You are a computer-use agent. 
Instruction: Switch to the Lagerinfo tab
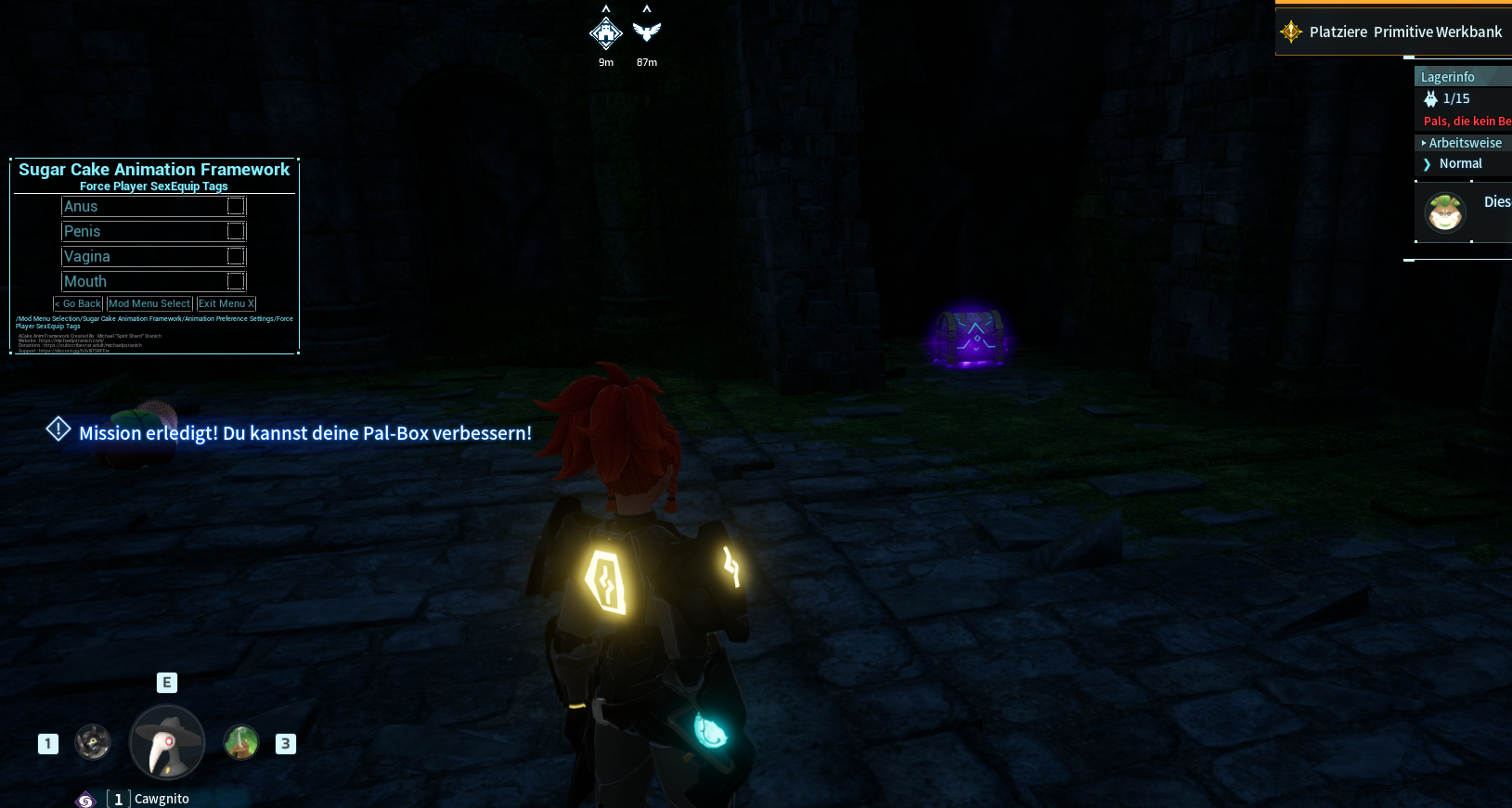[x=1447, y=76]
